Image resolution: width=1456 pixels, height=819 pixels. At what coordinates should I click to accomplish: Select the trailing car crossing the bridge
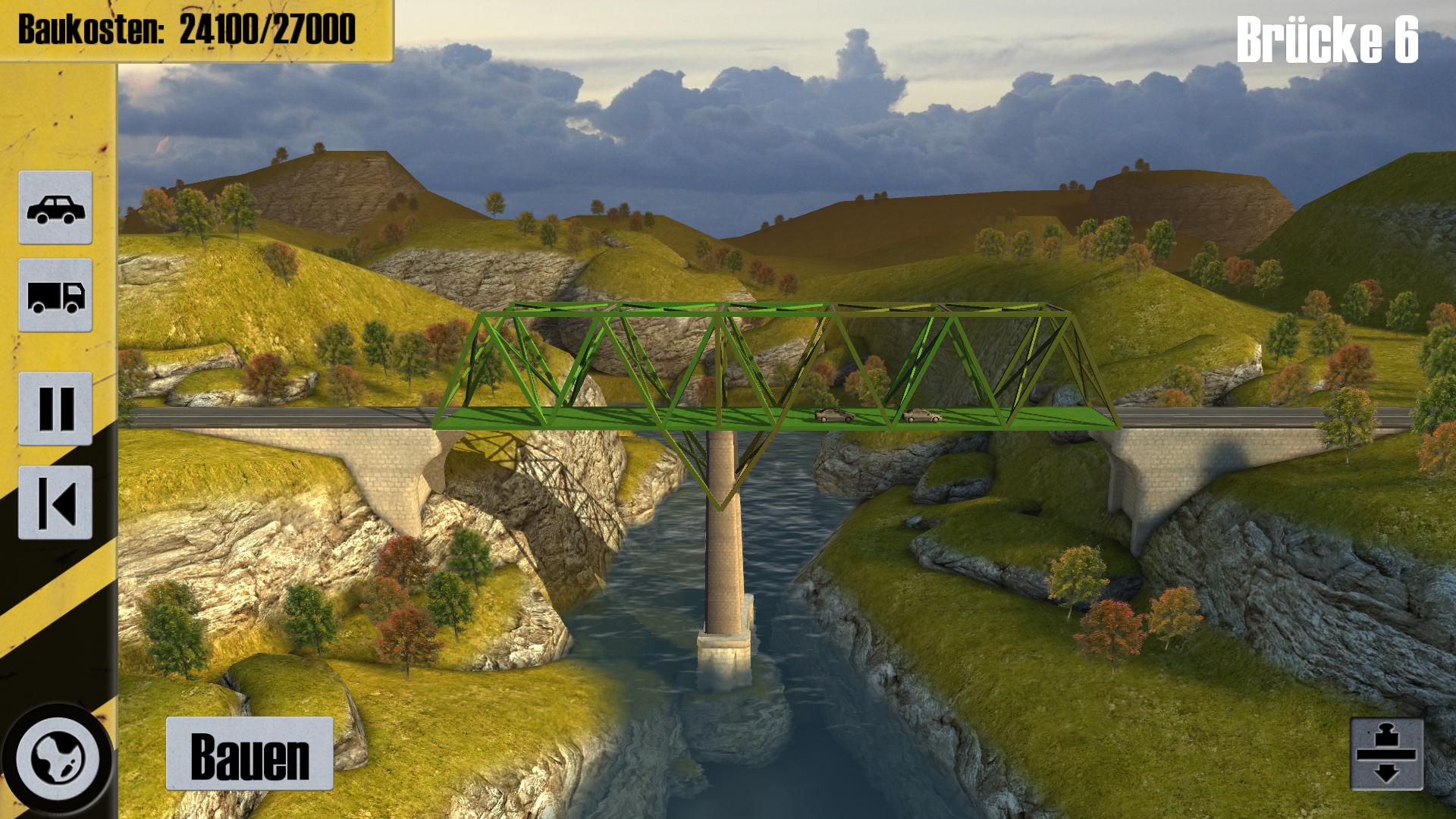[x=833, y=415]
